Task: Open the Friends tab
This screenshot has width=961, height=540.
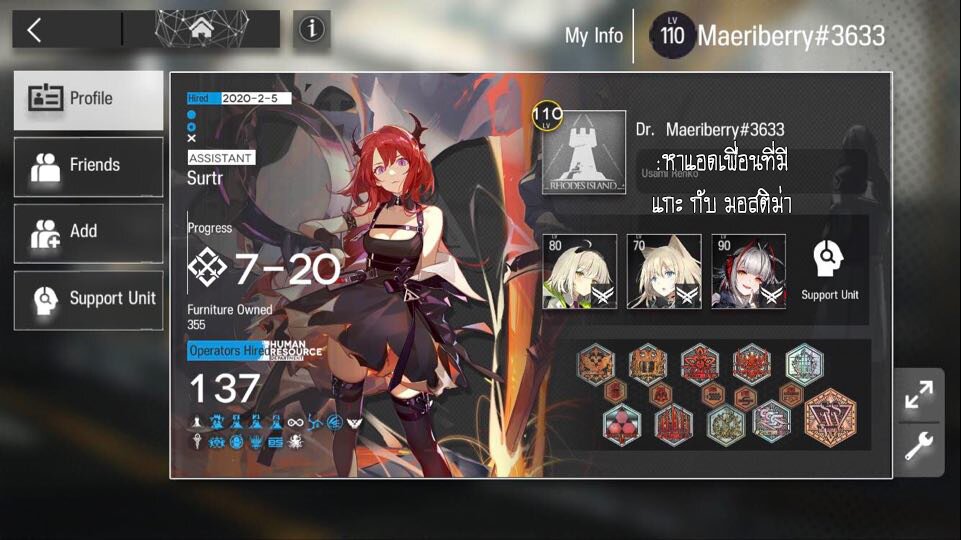Action: [x=88, y=166]
